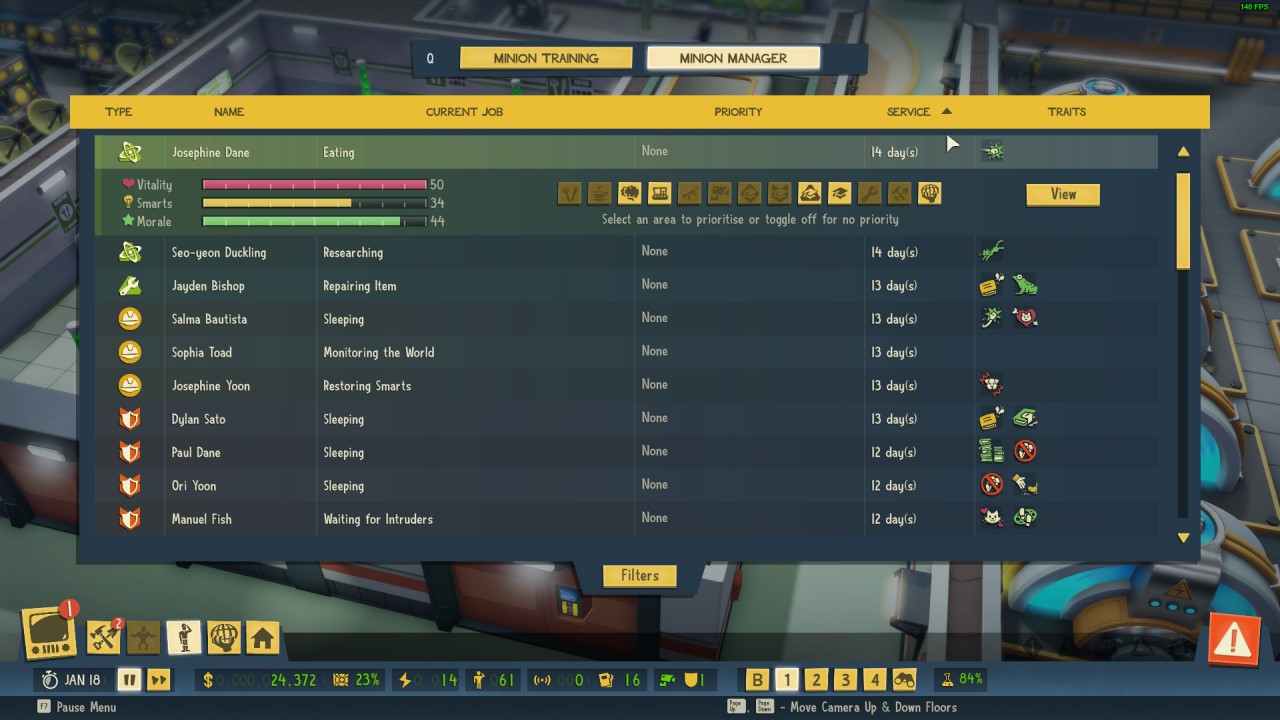Select the Minion Manager tab

(x=733, y=57)
